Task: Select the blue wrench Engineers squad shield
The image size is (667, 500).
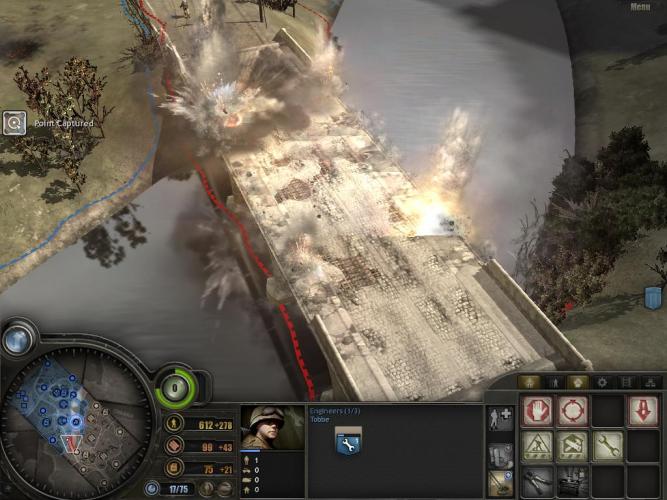Action: 348,441
